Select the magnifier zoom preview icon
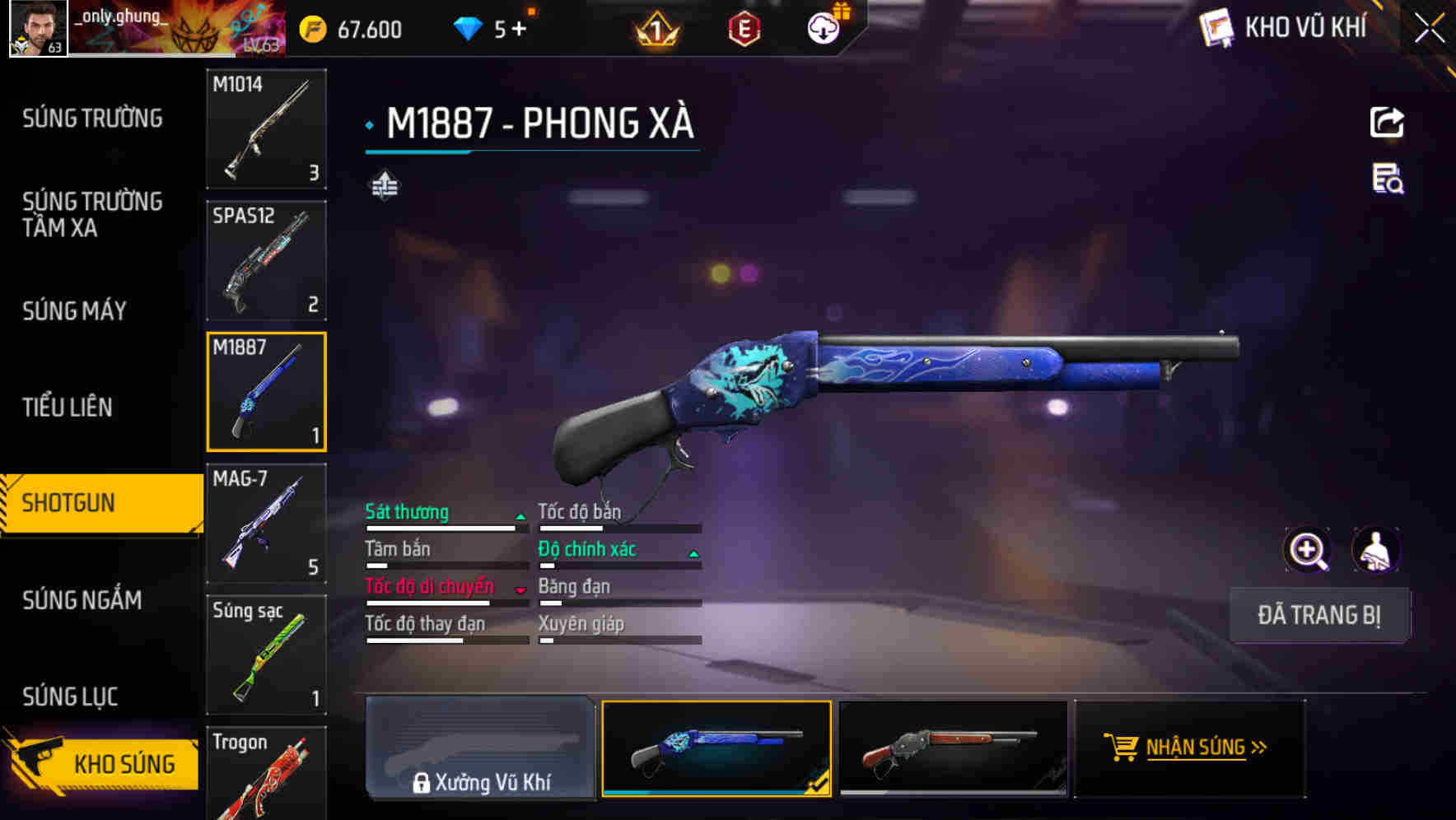This screenshot has width=1456, height=820. 1308,550
